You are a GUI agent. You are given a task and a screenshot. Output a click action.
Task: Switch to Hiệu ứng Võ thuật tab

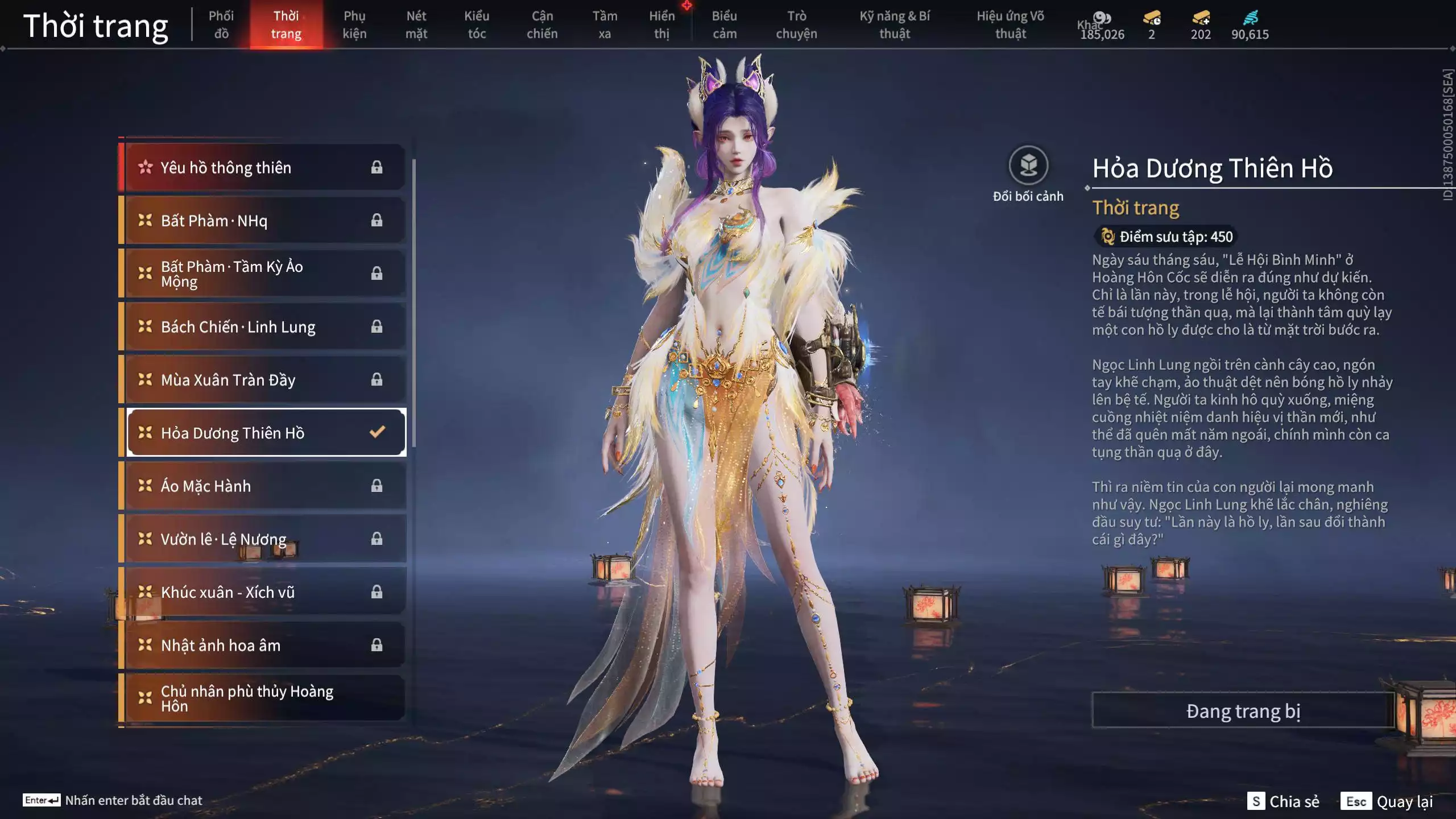[1011, 25]
